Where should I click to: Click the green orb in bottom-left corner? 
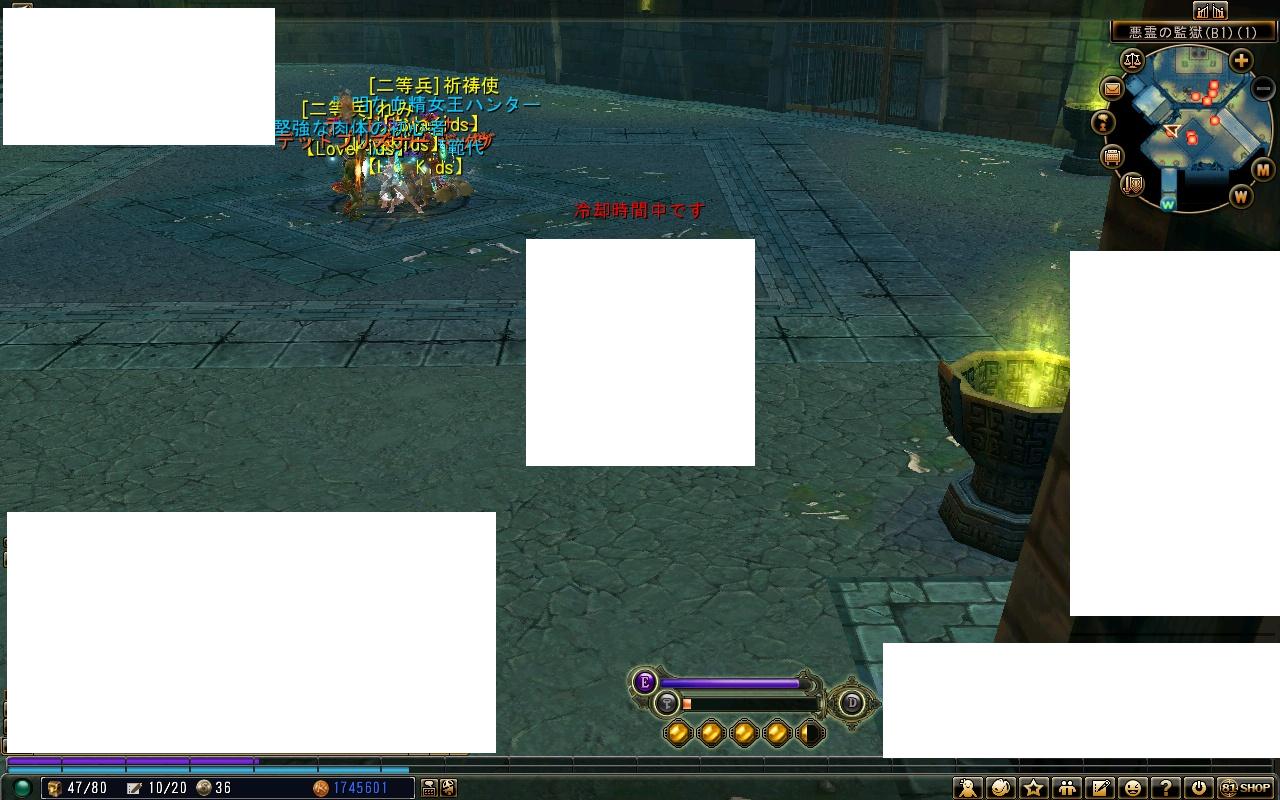click(x=22, y=788)
